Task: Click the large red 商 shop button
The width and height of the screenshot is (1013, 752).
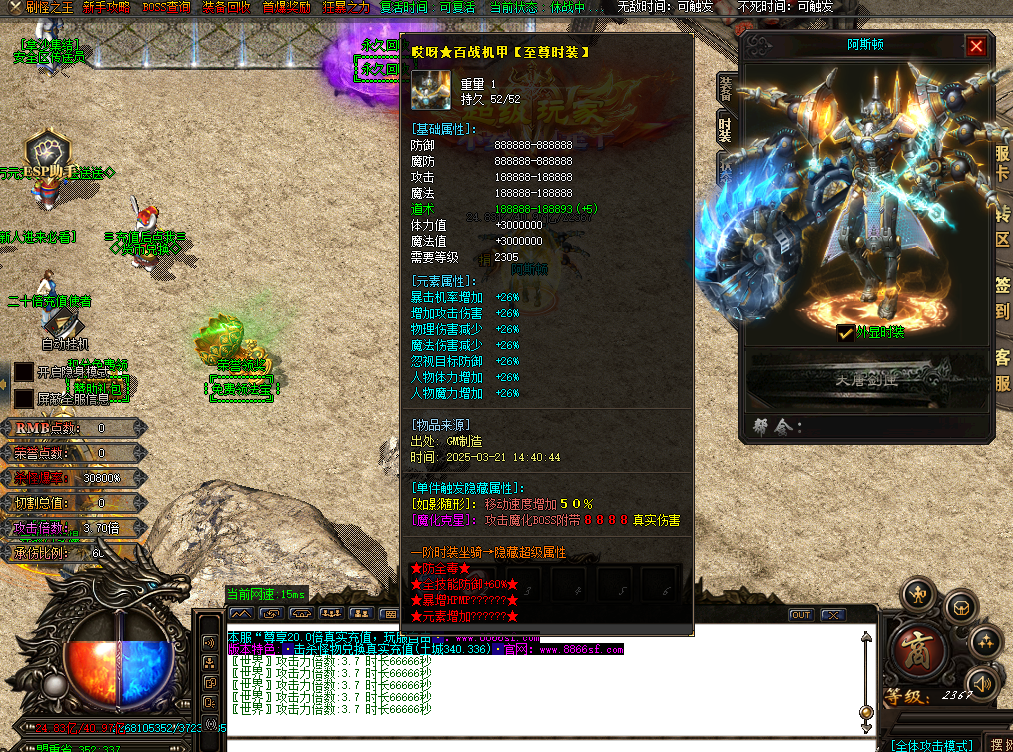Action: pyautogui.click(x=918, y=653)
